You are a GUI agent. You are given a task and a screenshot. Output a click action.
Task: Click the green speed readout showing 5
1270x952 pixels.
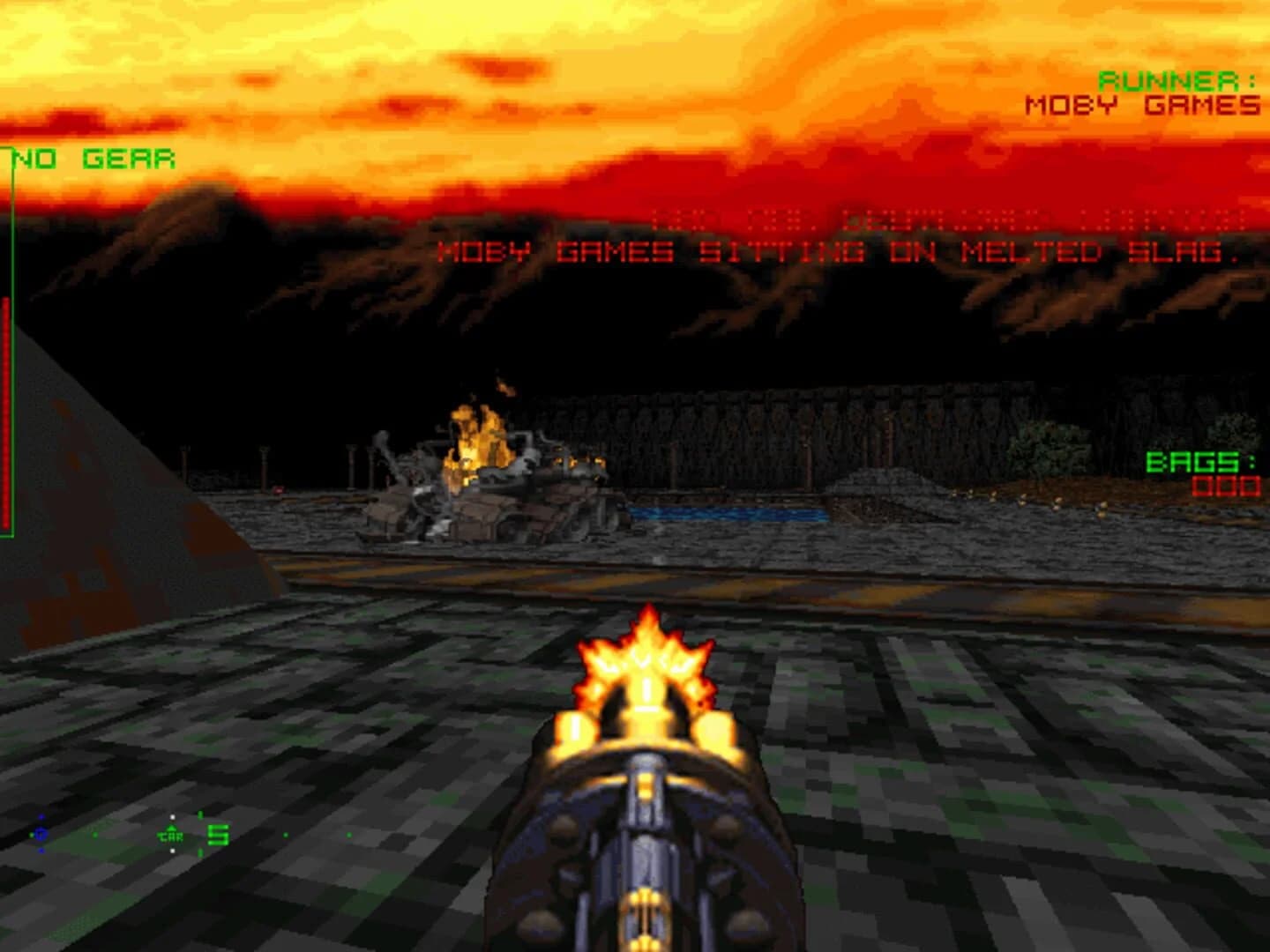(217, 835)
